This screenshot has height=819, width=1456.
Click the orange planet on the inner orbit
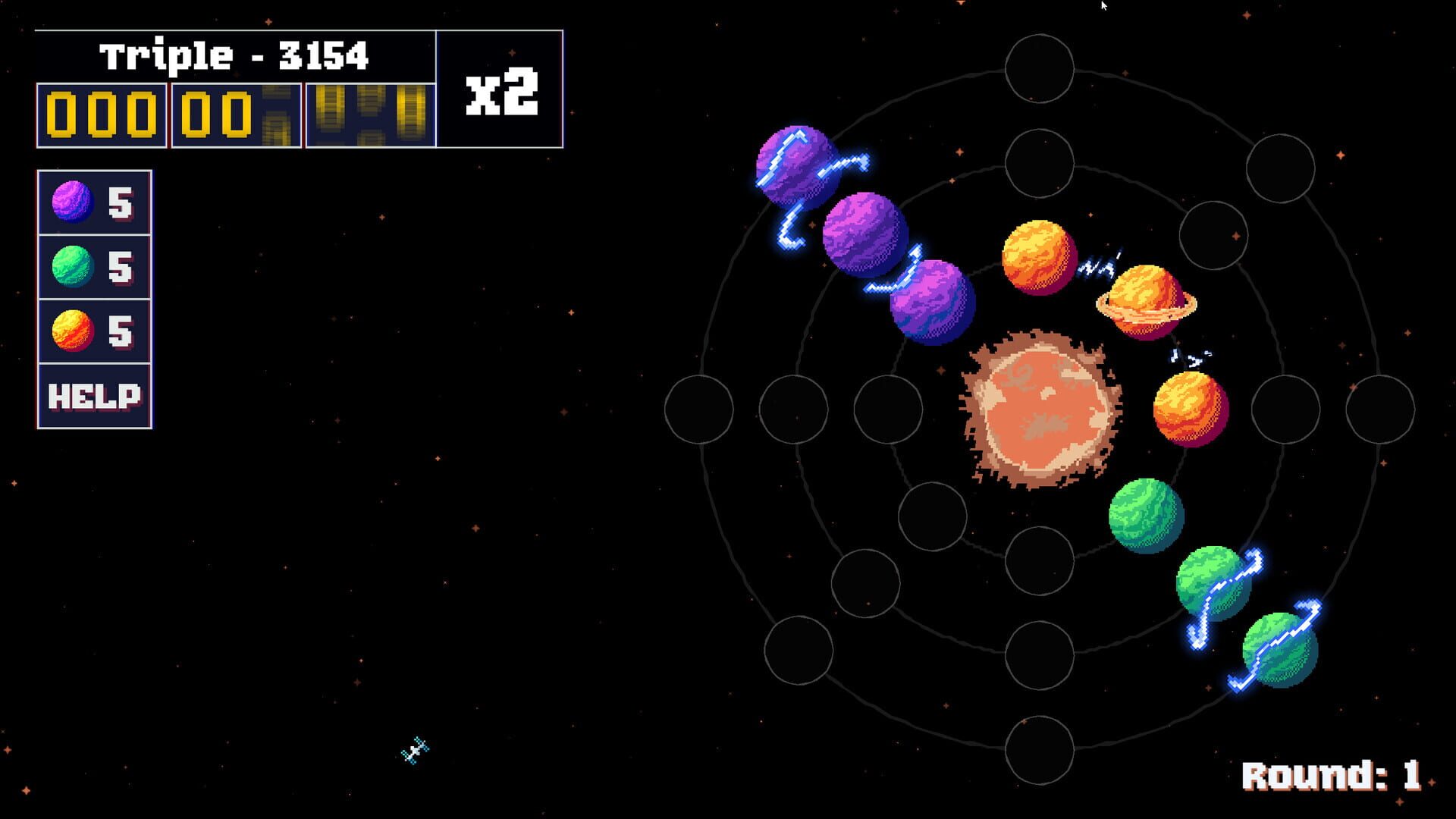click(x=1039, y=258)
